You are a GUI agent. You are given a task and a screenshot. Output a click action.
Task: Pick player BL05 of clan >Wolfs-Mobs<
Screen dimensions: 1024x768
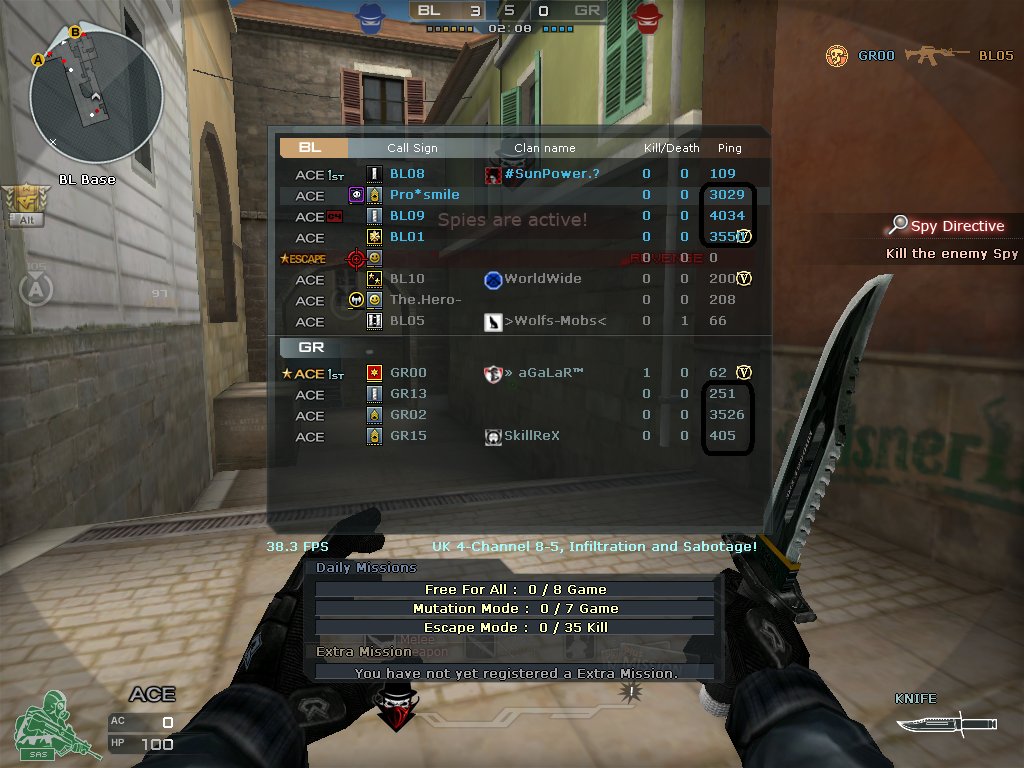(x=407, y=321)
